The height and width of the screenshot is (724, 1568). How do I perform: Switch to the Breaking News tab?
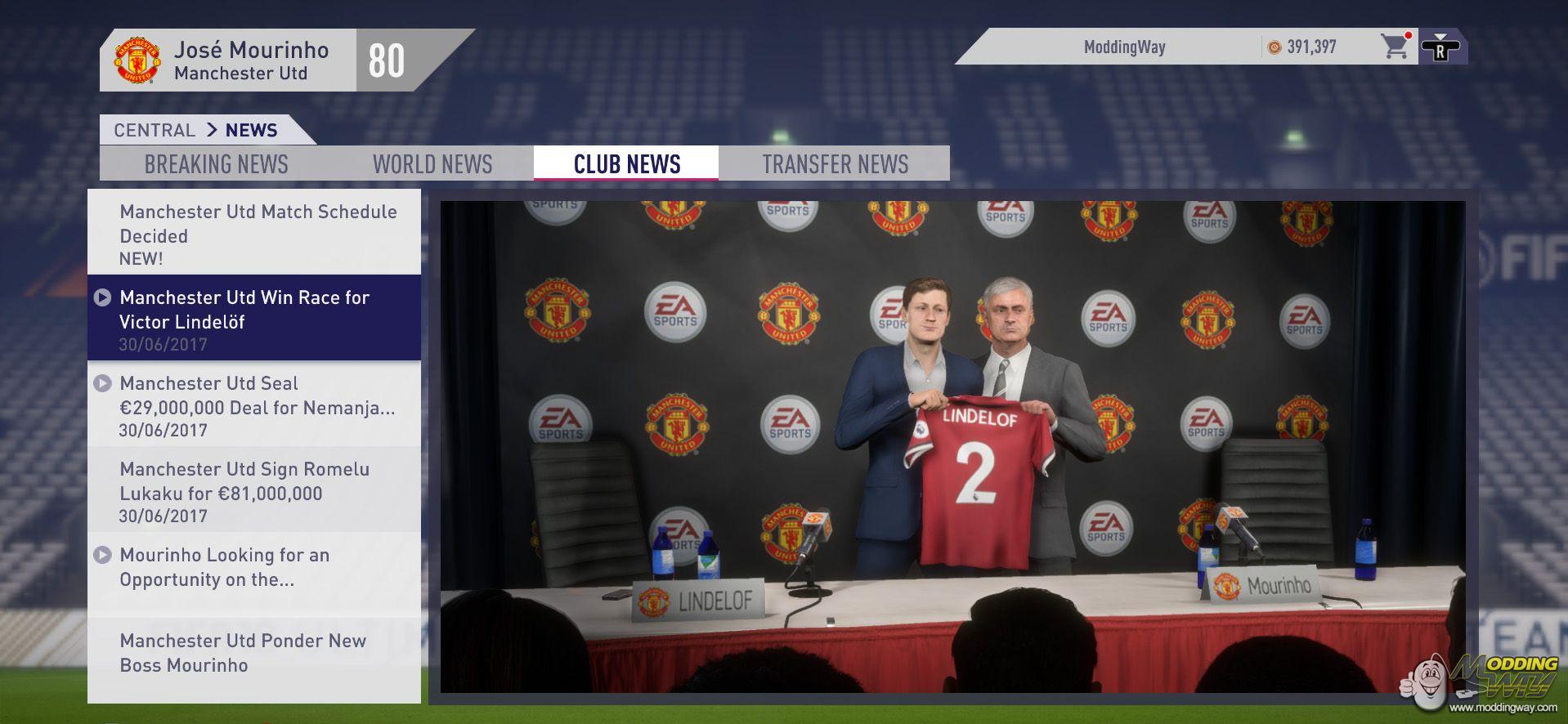pyautogui.click(x=216, y=164)
